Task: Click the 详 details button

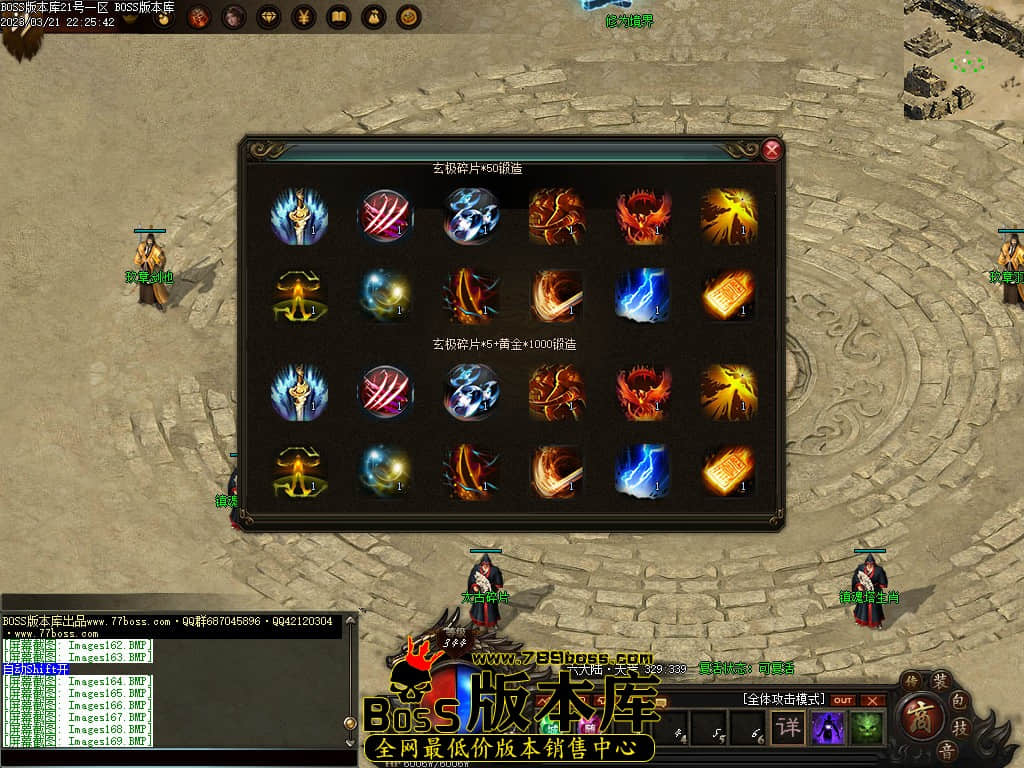Action: pos(788,727)
